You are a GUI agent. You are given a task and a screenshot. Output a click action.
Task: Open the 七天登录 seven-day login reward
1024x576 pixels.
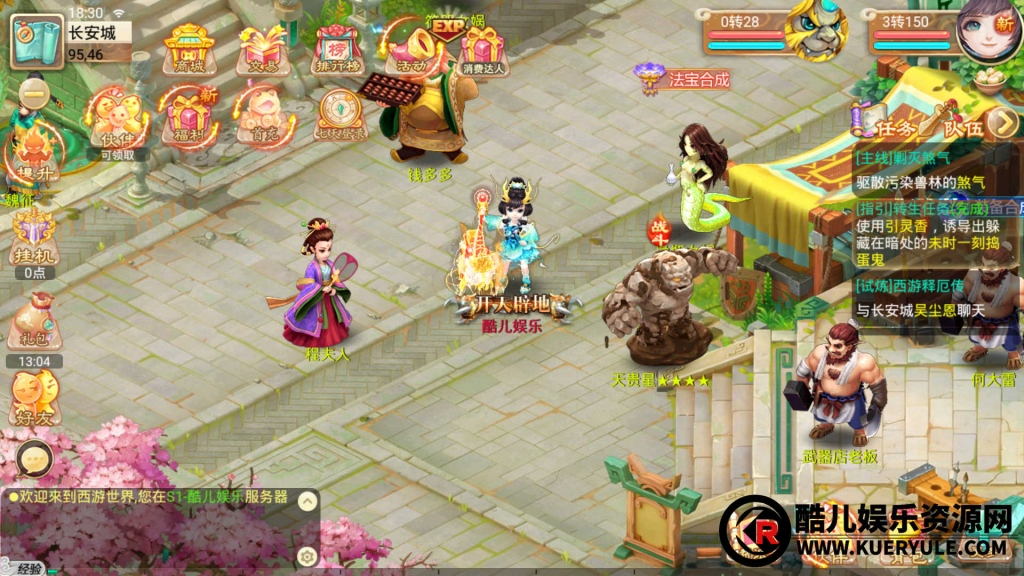pos(341,117)
